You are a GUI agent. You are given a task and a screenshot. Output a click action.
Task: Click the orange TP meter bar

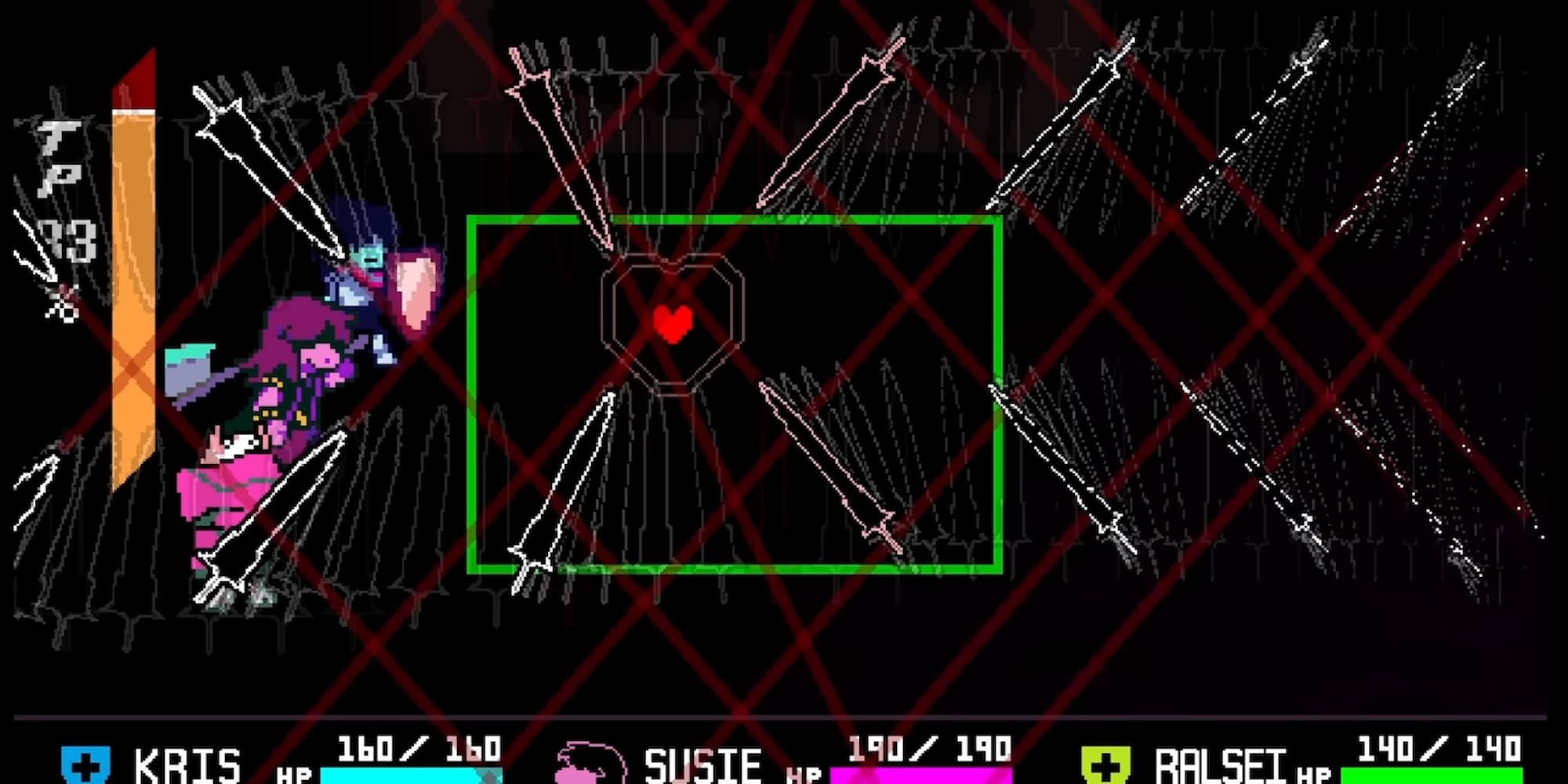pyautogui.click(x=133, y=314)
